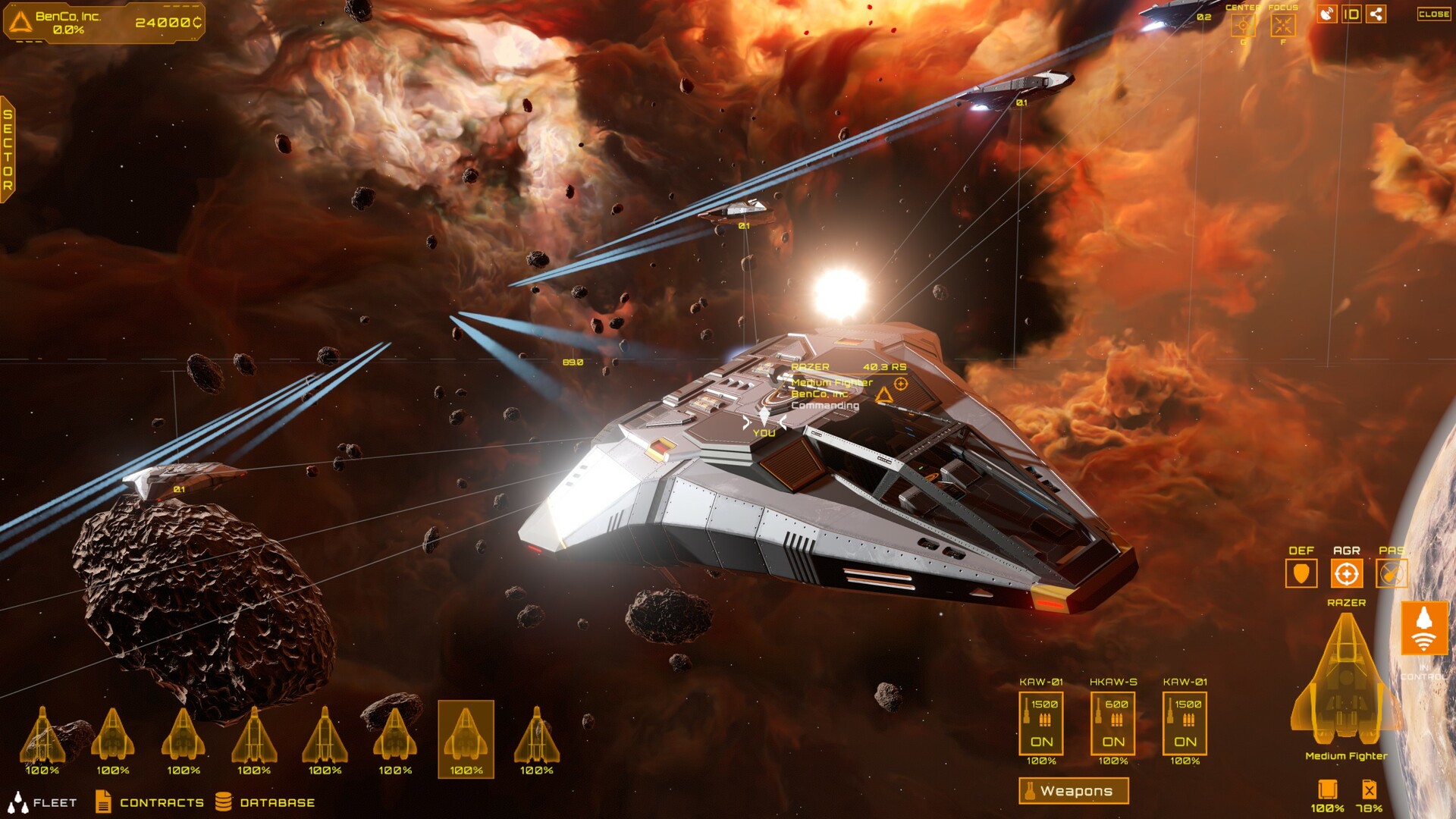The image size is (1456, 819).
Task: Open the CONTRACTS menu
Action: click(x=162, y=802)
